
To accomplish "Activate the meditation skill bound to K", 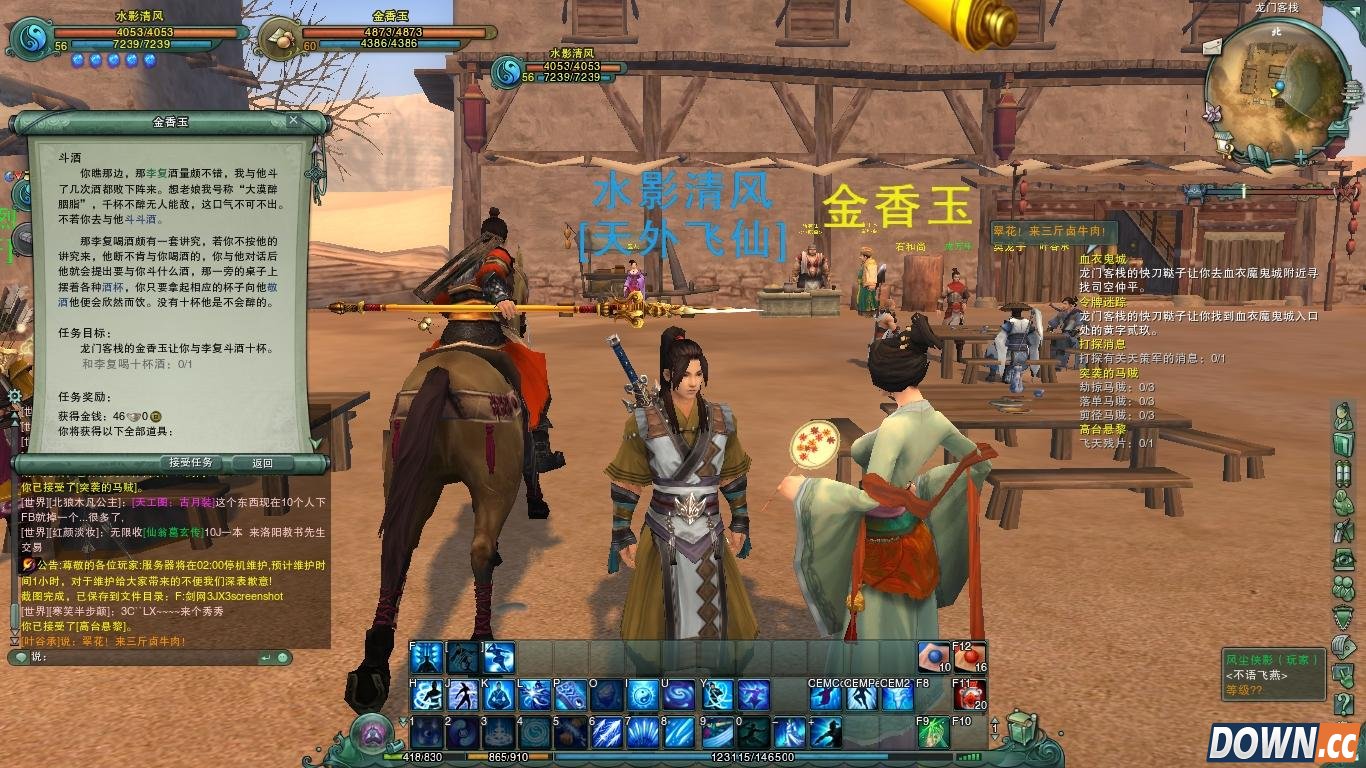I will point(498,695).
